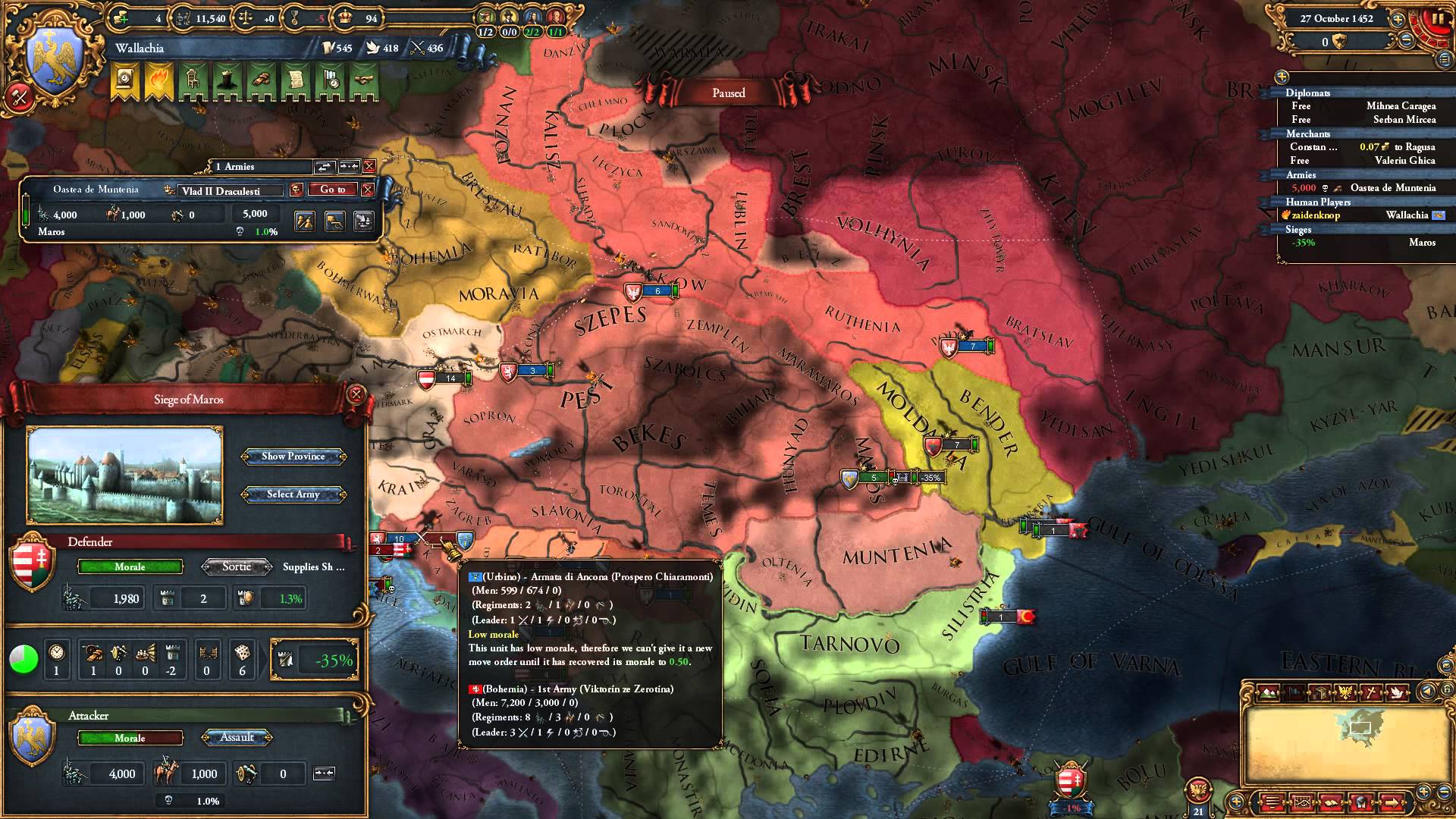Select Oastea de Muntenia in outliner
1456x819 pixels.
click(1393, 188)
